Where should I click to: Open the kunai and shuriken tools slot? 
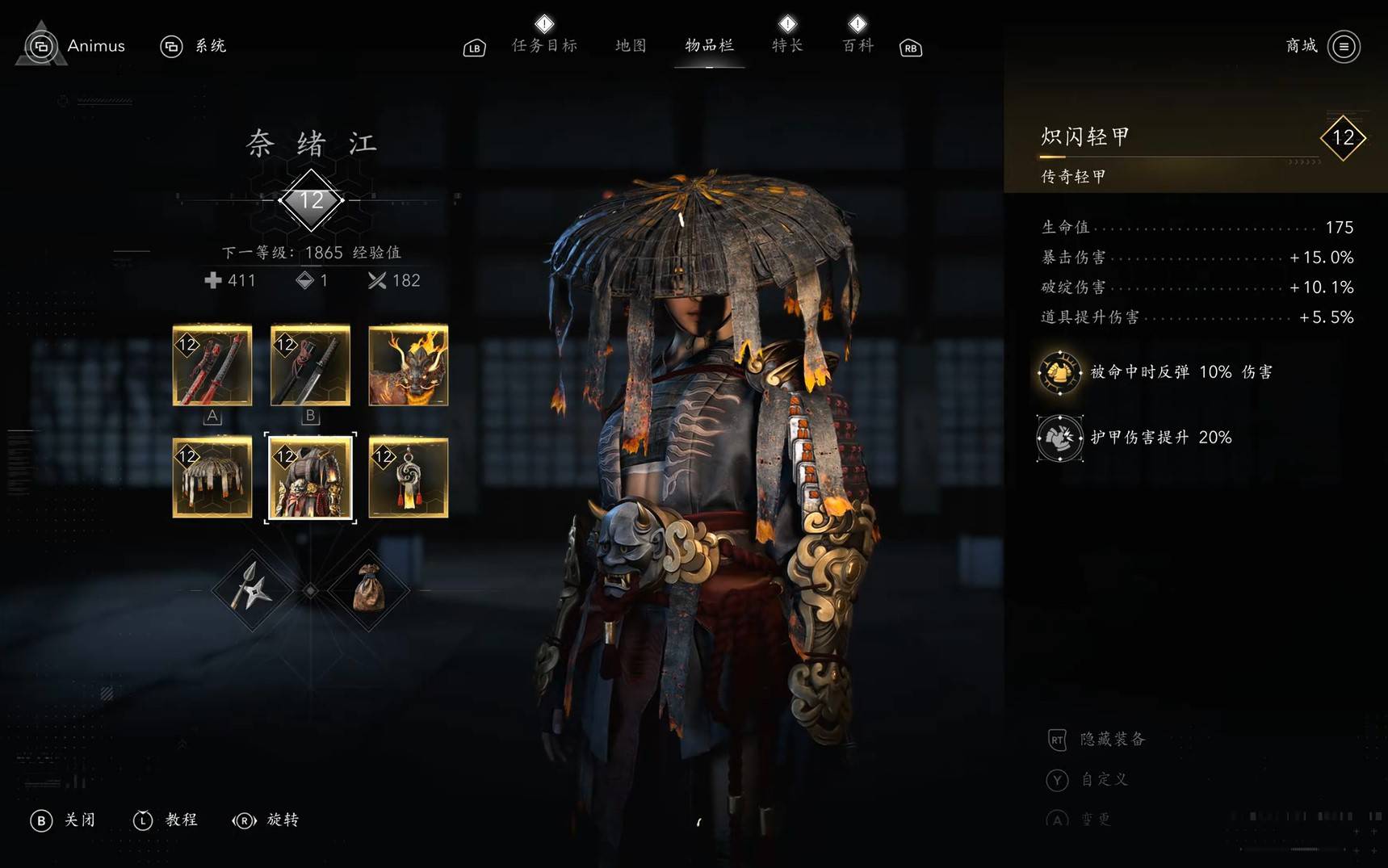(252, 590)
